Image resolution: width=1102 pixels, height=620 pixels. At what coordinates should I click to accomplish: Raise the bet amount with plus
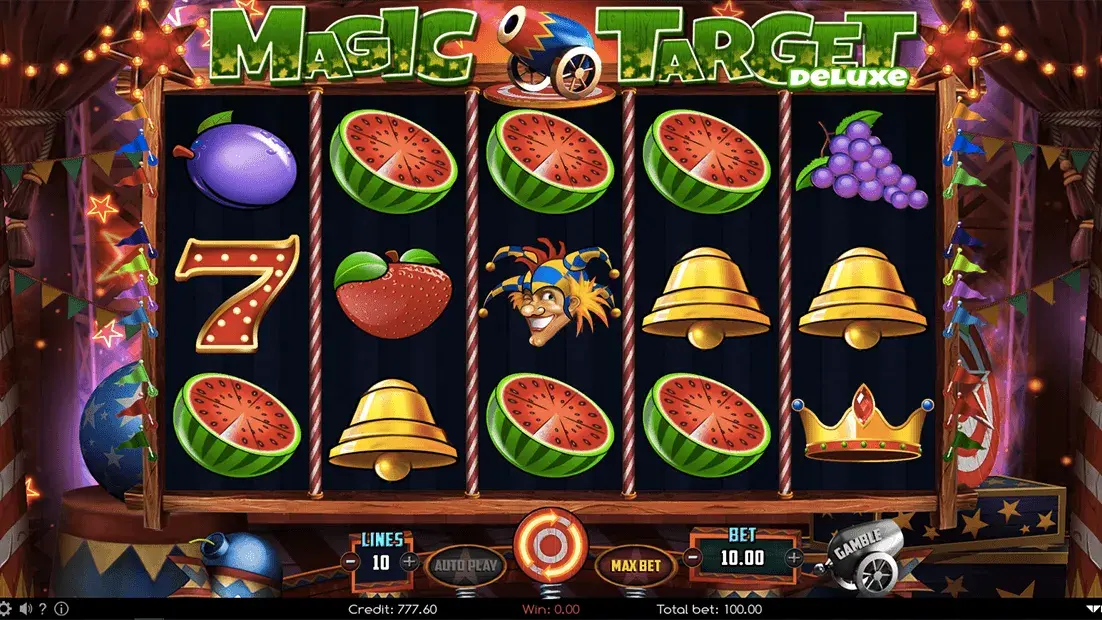pyautogui.click(x=793, y=557)
